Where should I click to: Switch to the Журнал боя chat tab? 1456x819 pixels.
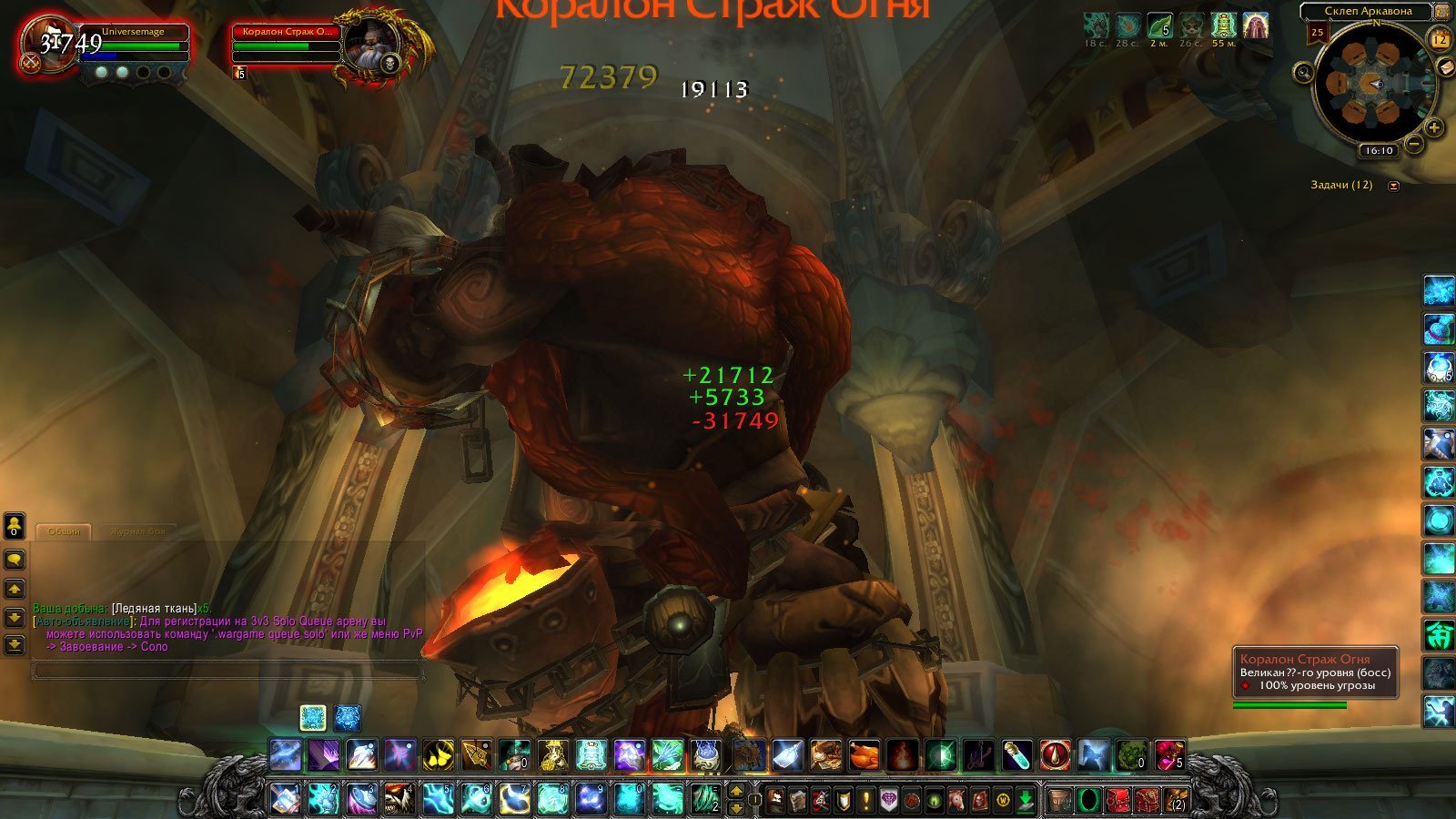pos(138,531)
